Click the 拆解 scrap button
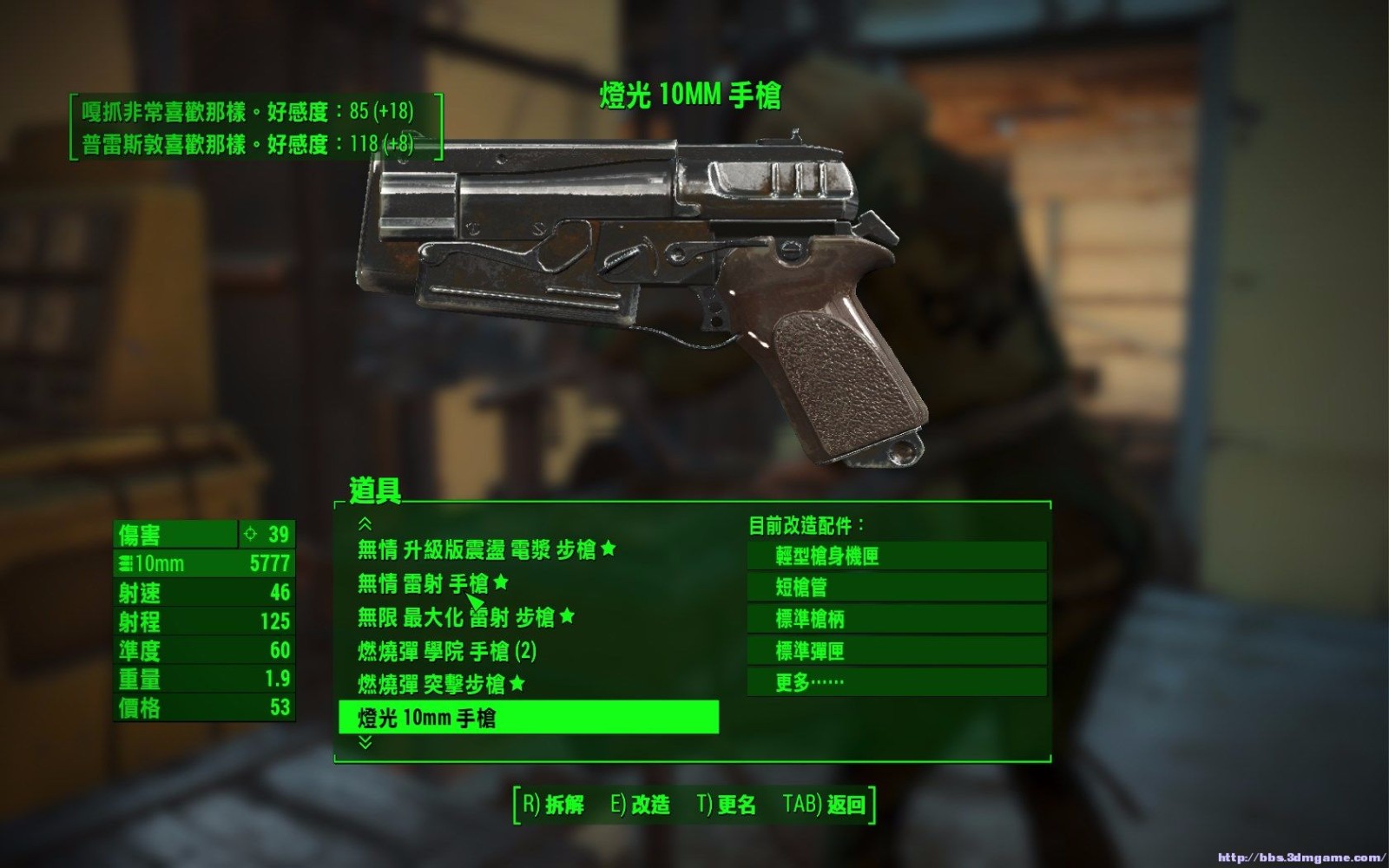Screen dimensions: 1389x868 tap(553, 805)
